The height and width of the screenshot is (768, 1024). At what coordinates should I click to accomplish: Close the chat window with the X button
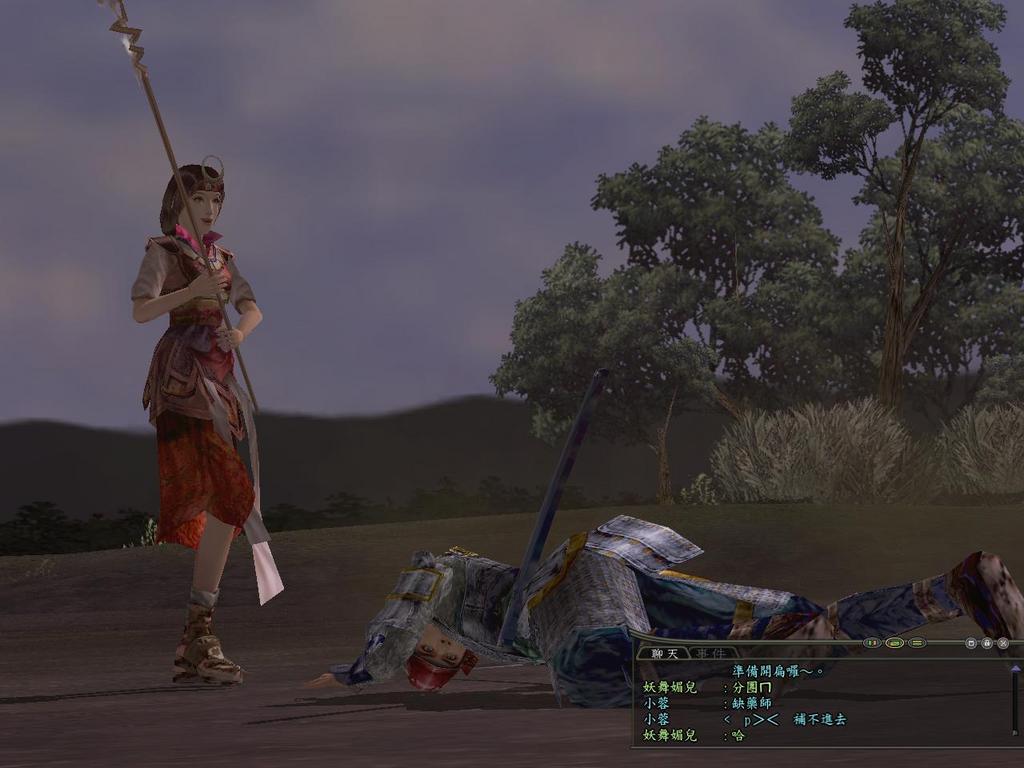(x=1003, y=643)
